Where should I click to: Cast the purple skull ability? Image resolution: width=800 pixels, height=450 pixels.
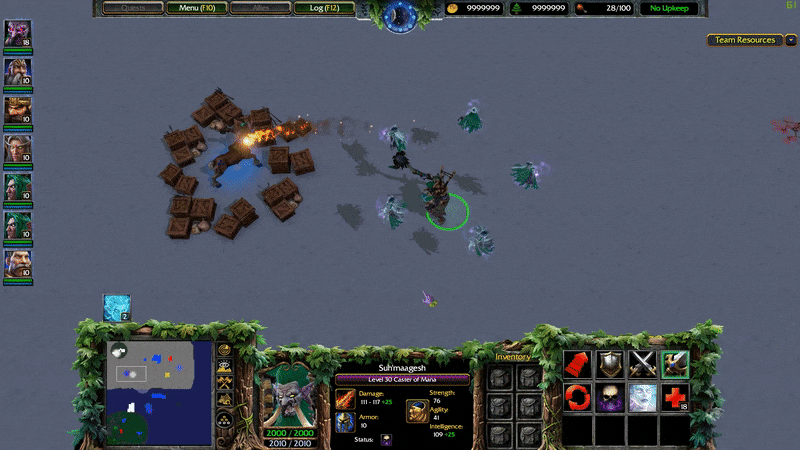click(610, 397)
